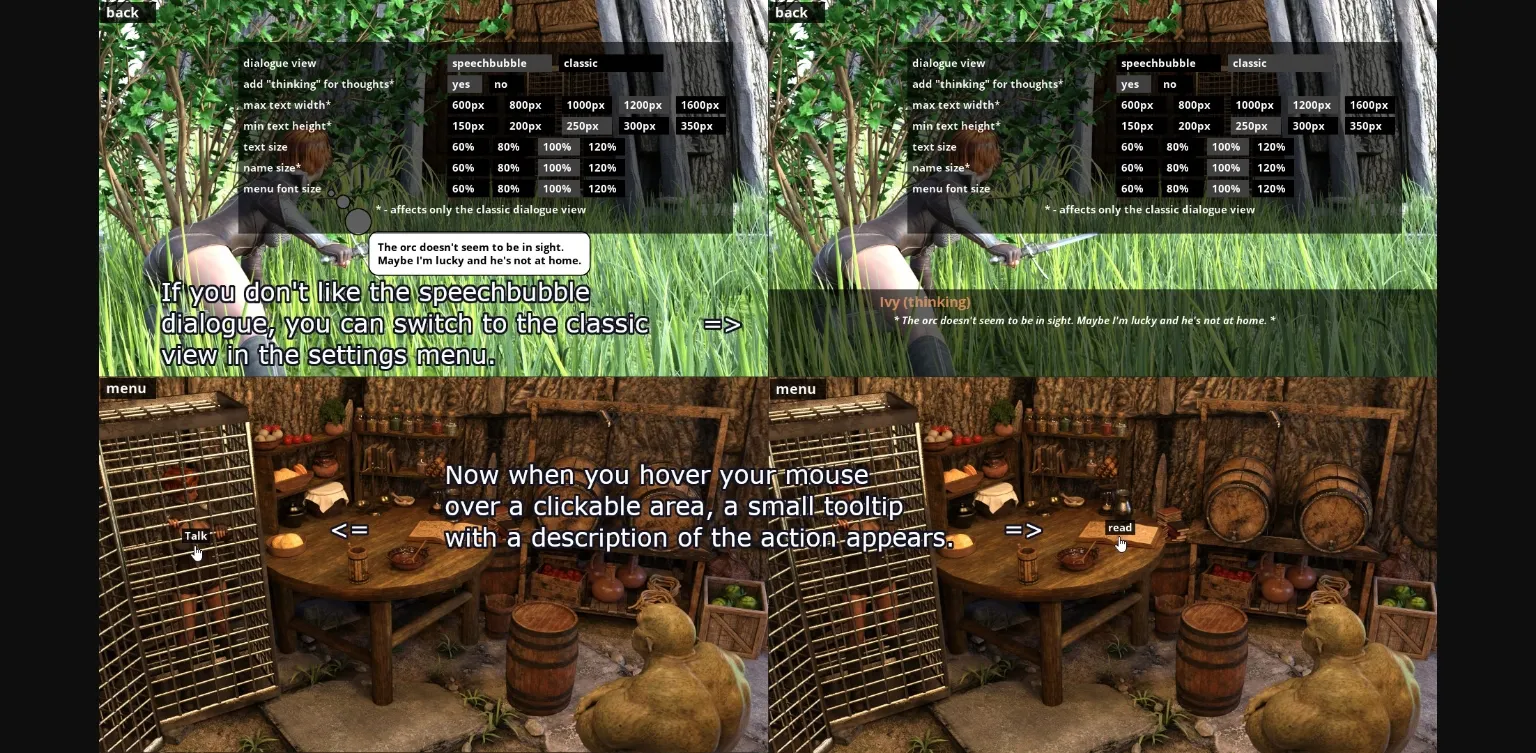1536x753 pixels.
Task: Open the menu in the cellar scene
Action: [x=125, y=389]
